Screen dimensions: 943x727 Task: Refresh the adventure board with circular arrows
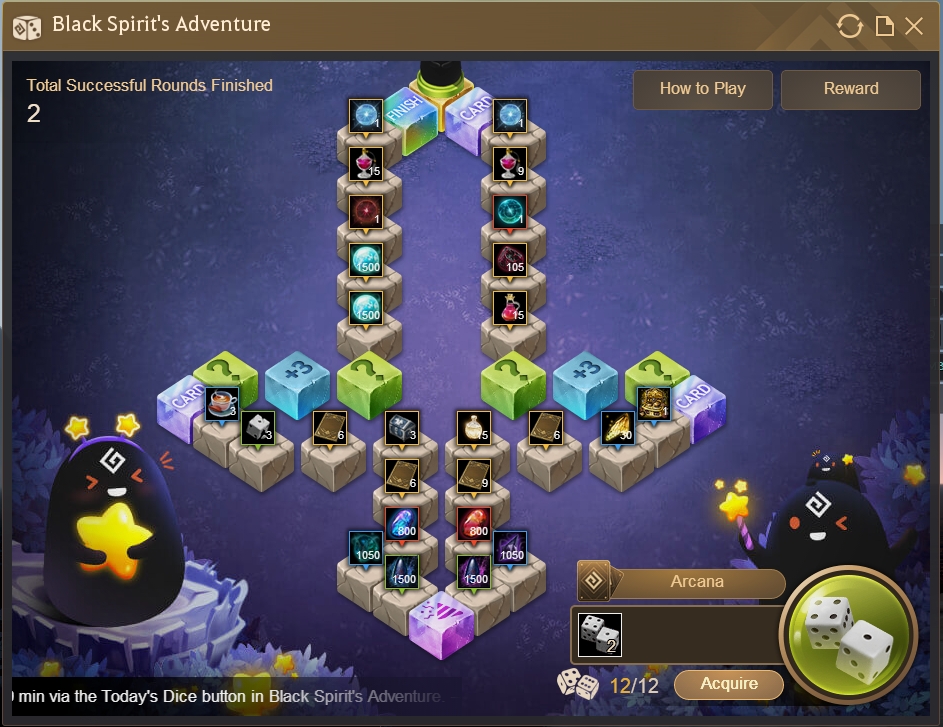tap(849, 26)
